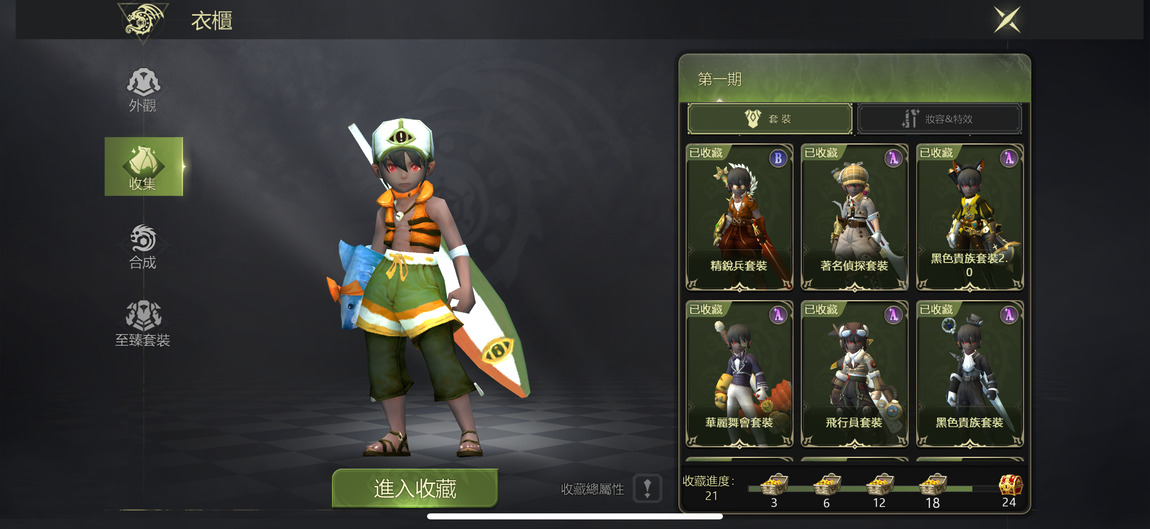Select the 黑色貴族套裝 outfit card
Image resolution: width=1150 pixels, height=529 pixels.
coord(969,373)
